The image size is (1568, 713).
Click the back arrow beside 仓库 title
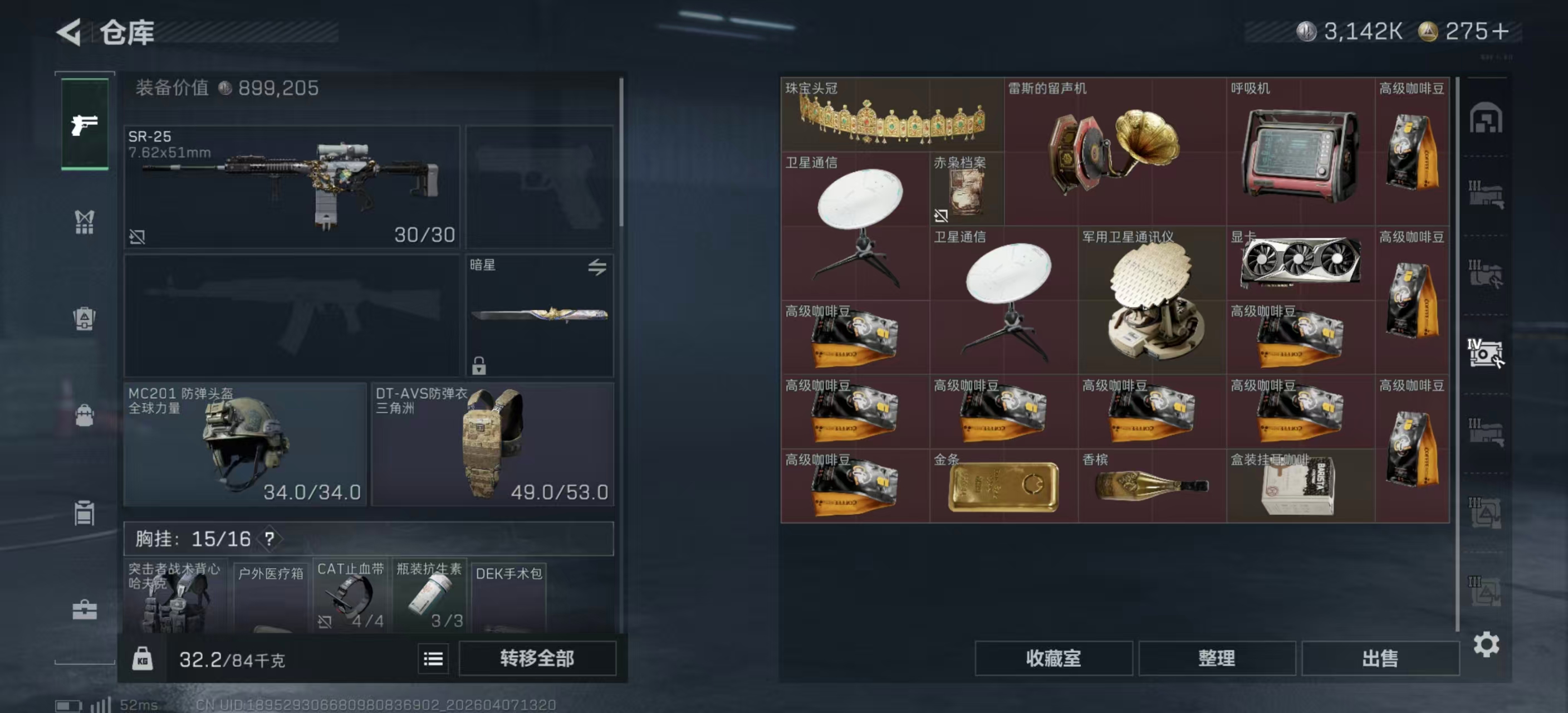[x=69, y=33]
